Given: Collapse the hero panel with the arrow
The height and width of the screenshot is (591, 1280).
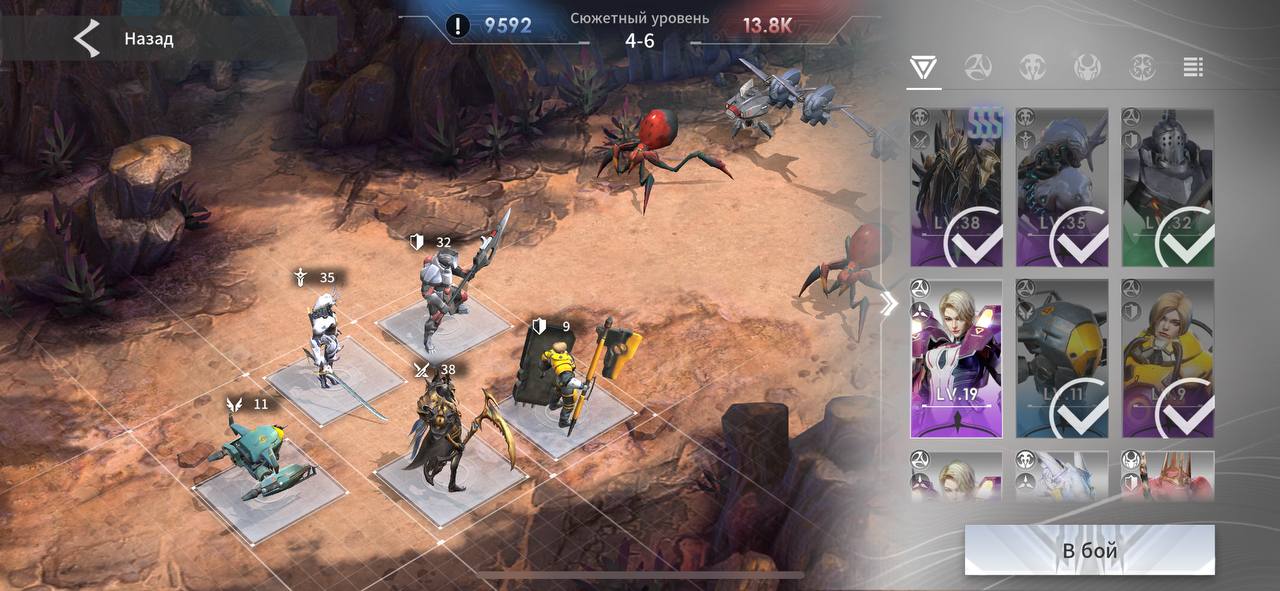Looking at the screenshot, I should 888,305.
